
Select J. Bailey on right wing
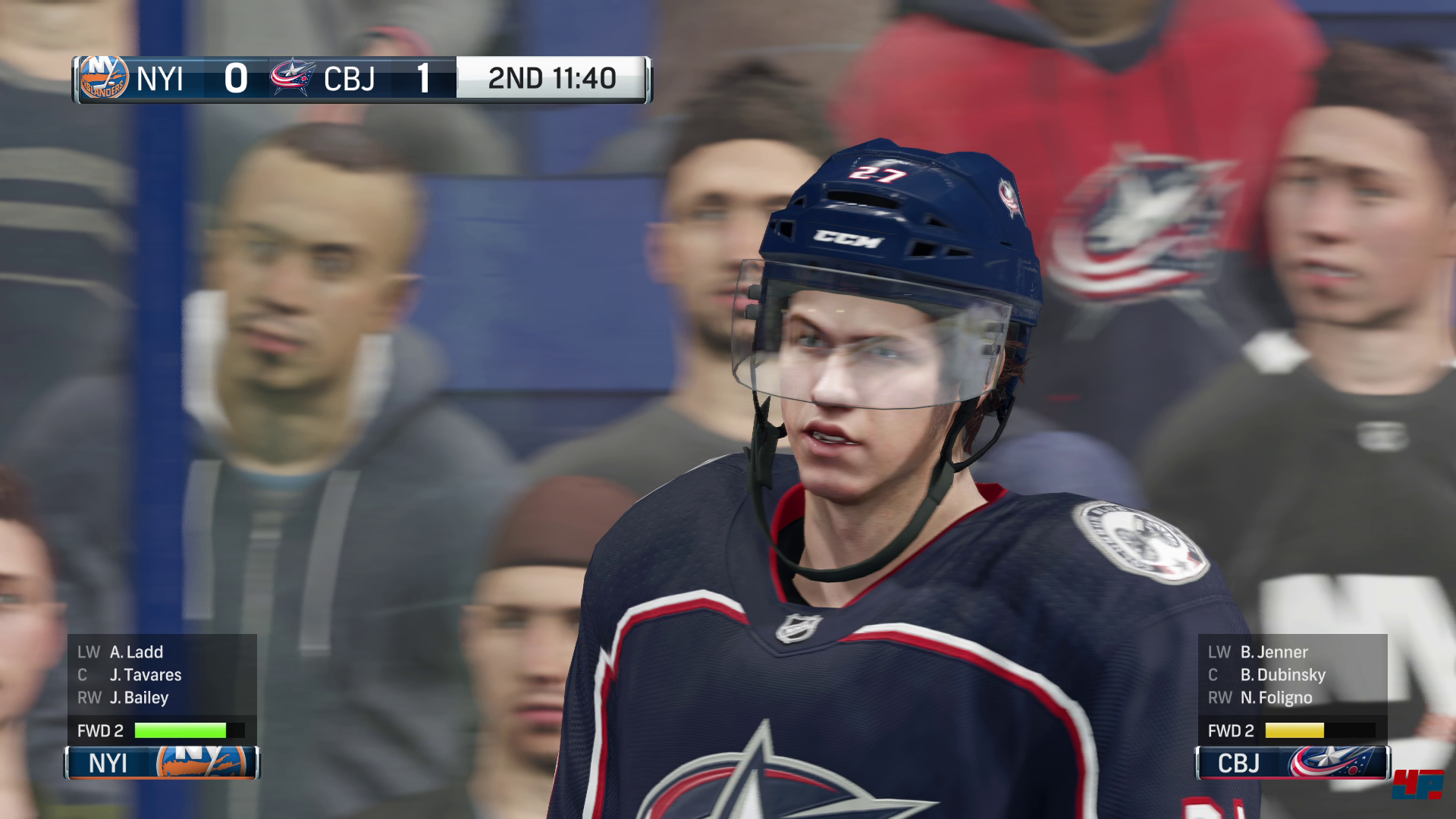pyautogui.click(x=139, y=698)
